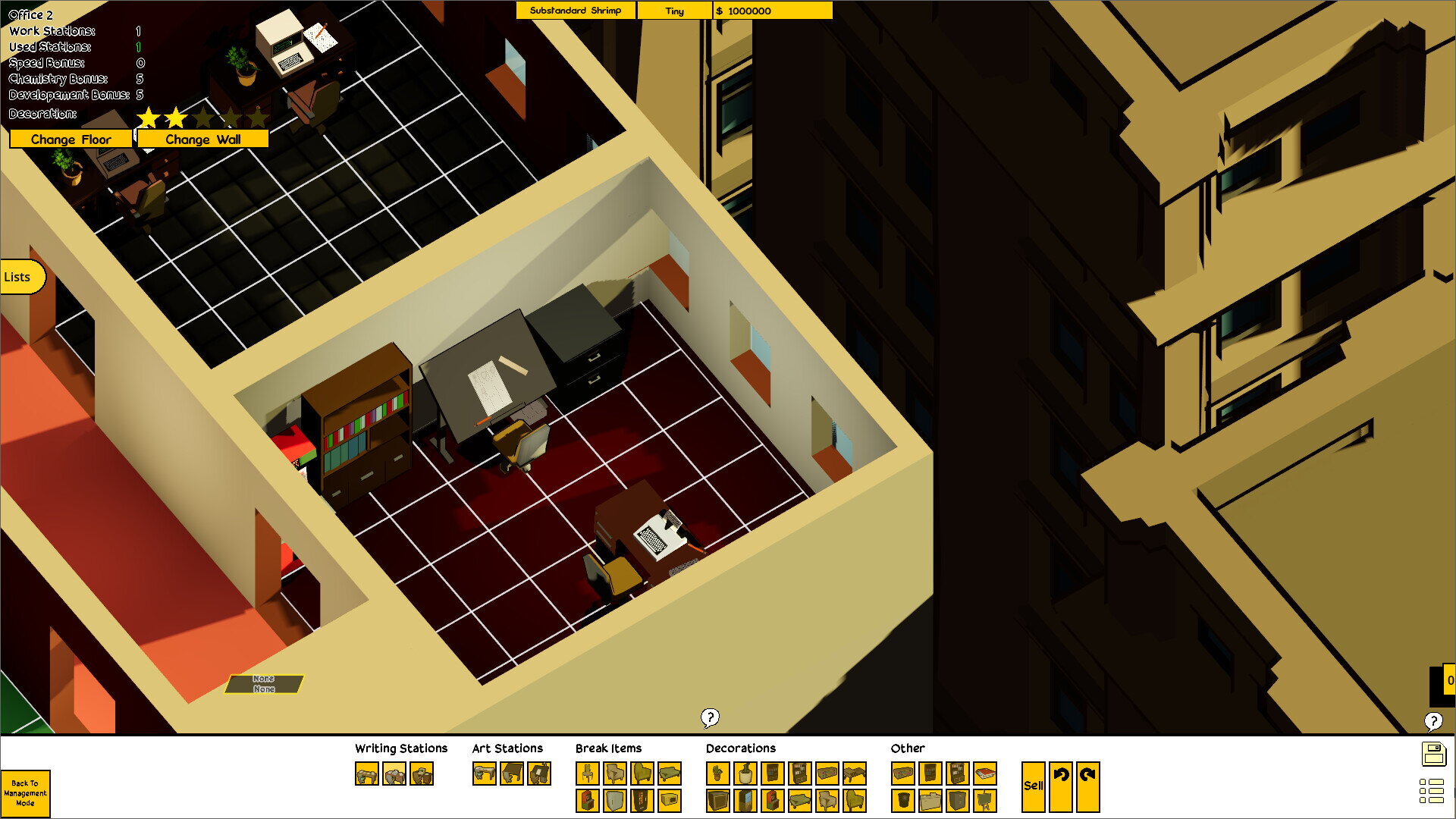This screenshot has width=1456, height=819.
Task: Choose the red book item
Action: 985,773
